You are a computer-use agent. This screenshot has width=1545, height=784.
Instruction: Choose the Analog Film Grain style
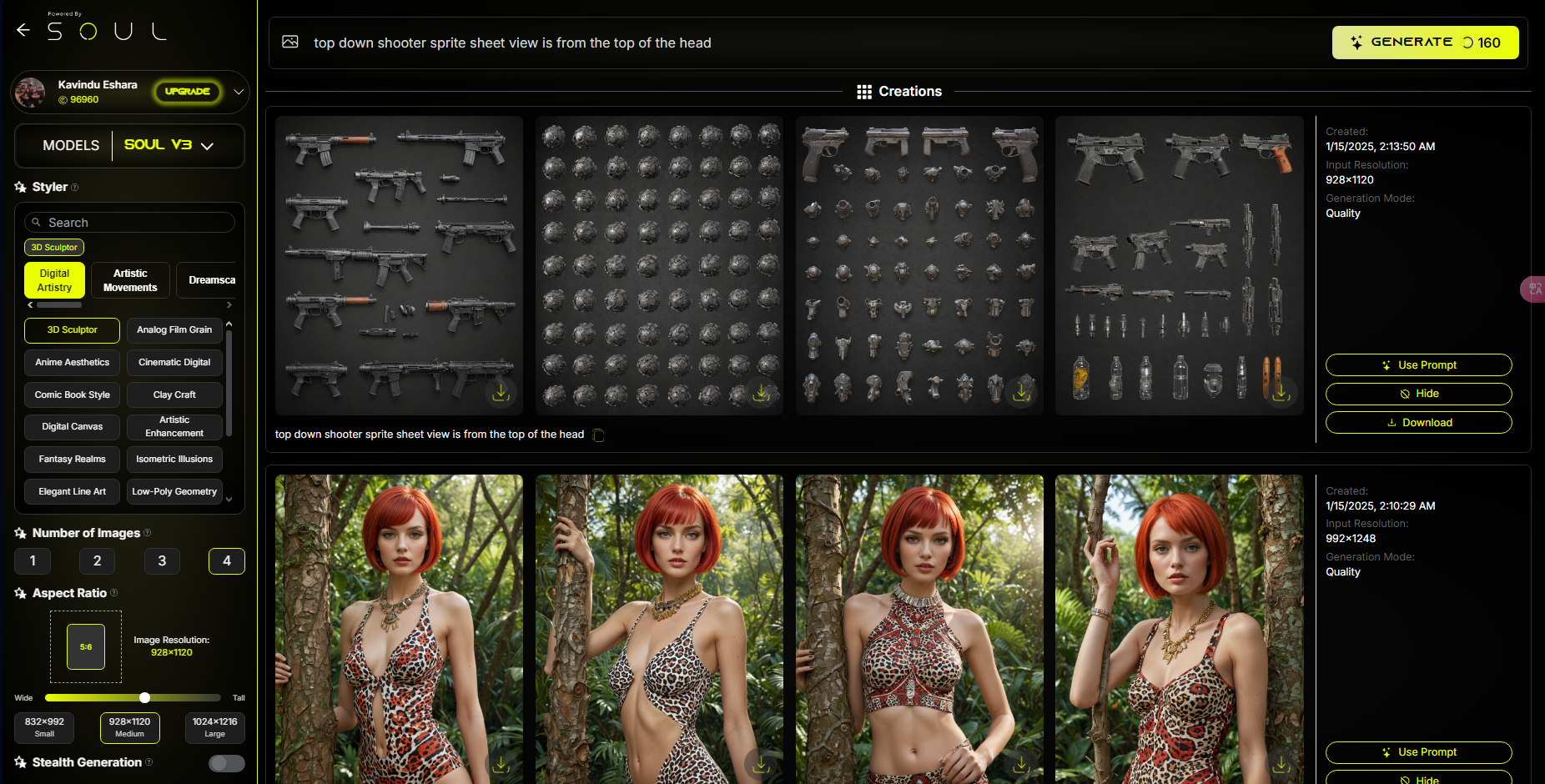click(x=174, y=330)
